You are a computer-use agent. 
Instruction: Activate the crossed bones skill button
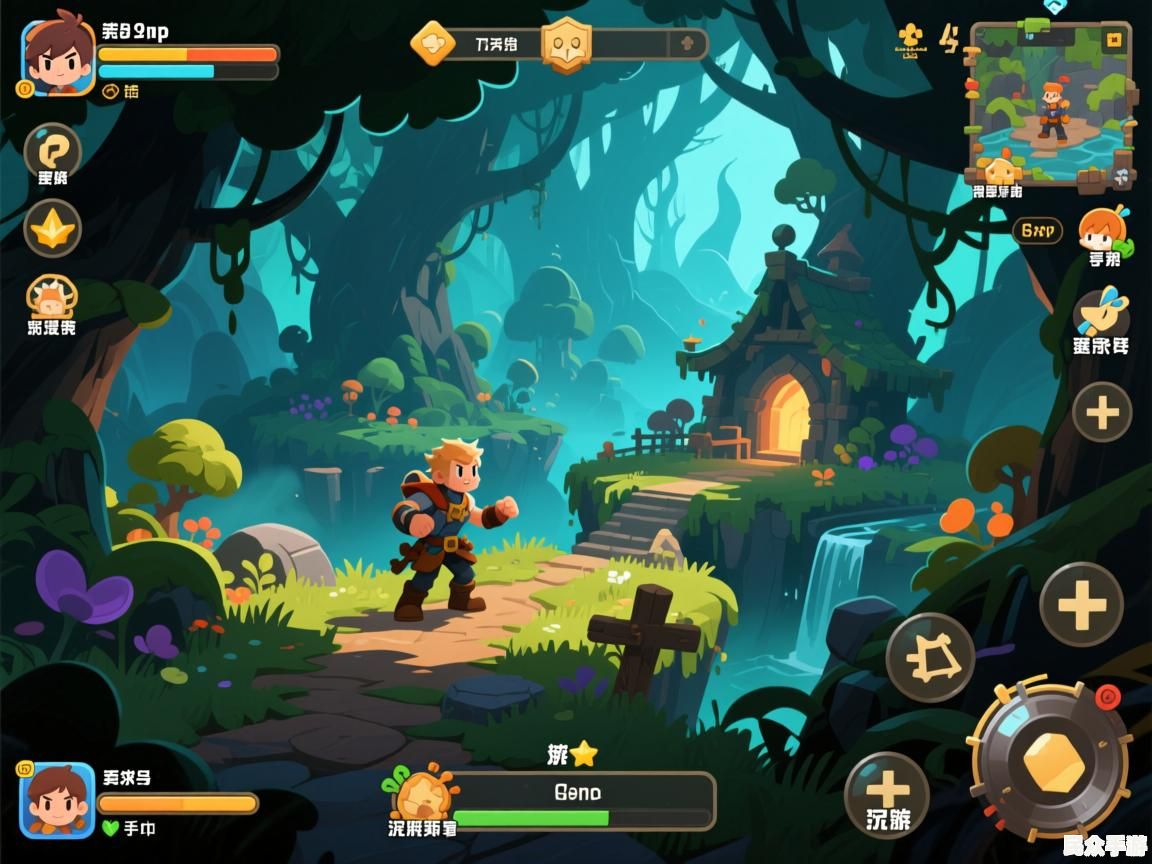coord(930,657)
